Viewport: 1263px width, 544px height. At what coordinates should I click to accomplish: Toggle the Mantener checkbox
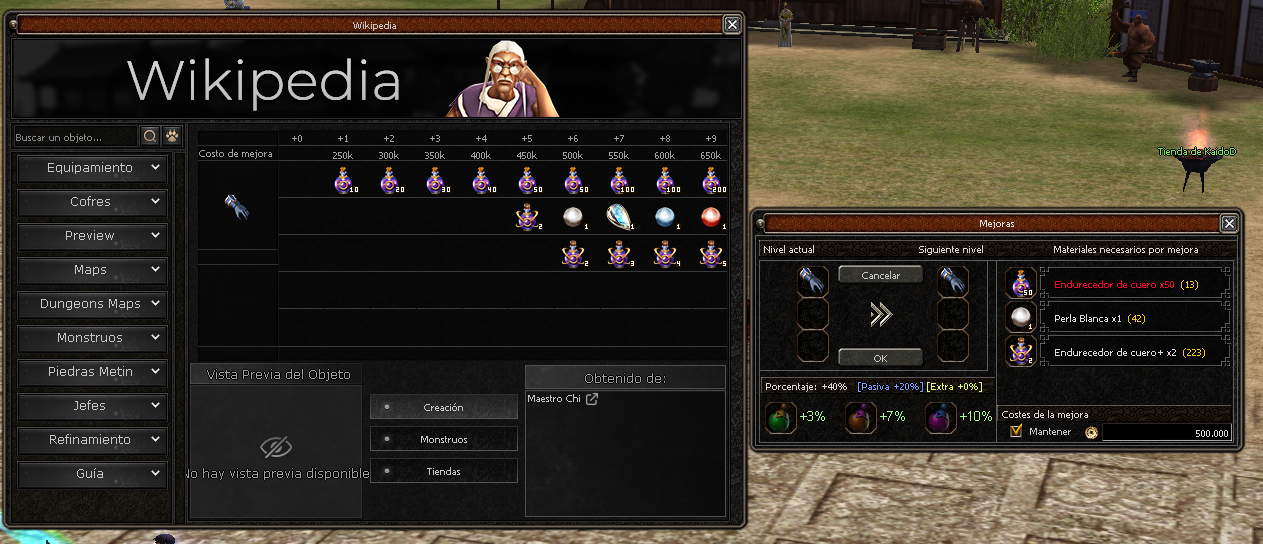pyautogui.click(x=1016, y=431)
